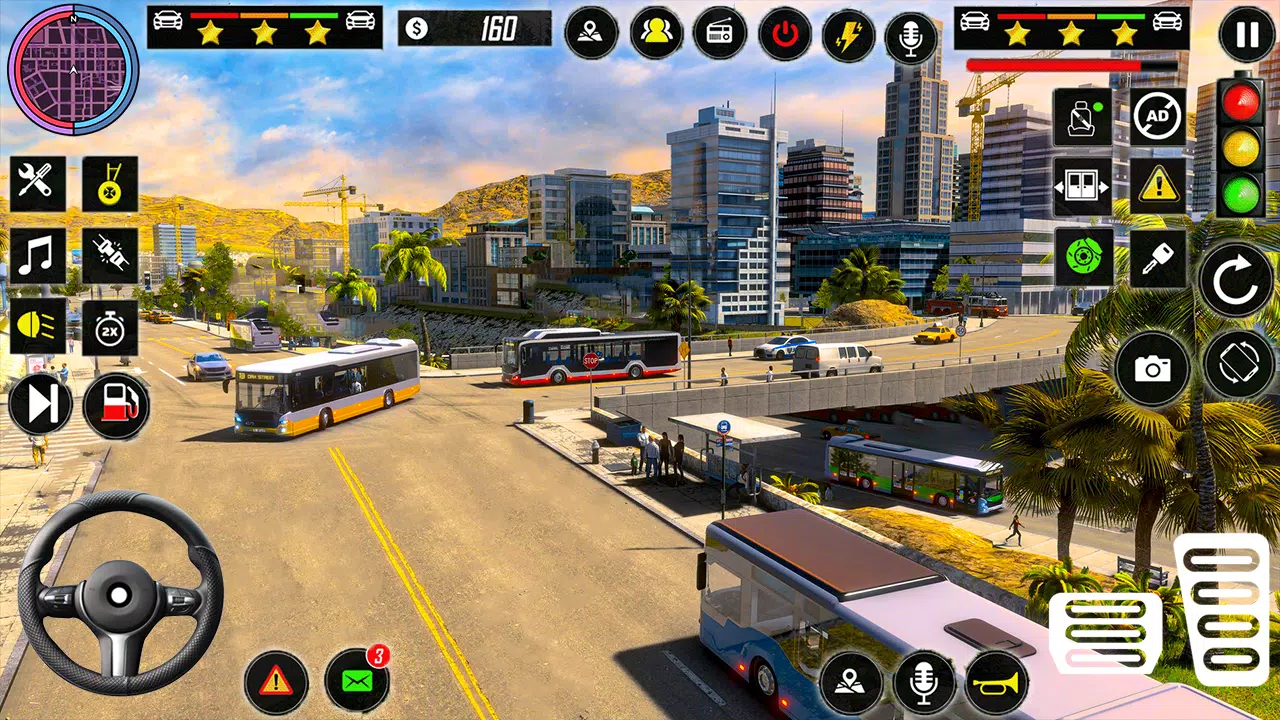Open the messages envelope with 3 notifications
The height and width of the screenshot is (720, 1280).
[x=357, y=682]
